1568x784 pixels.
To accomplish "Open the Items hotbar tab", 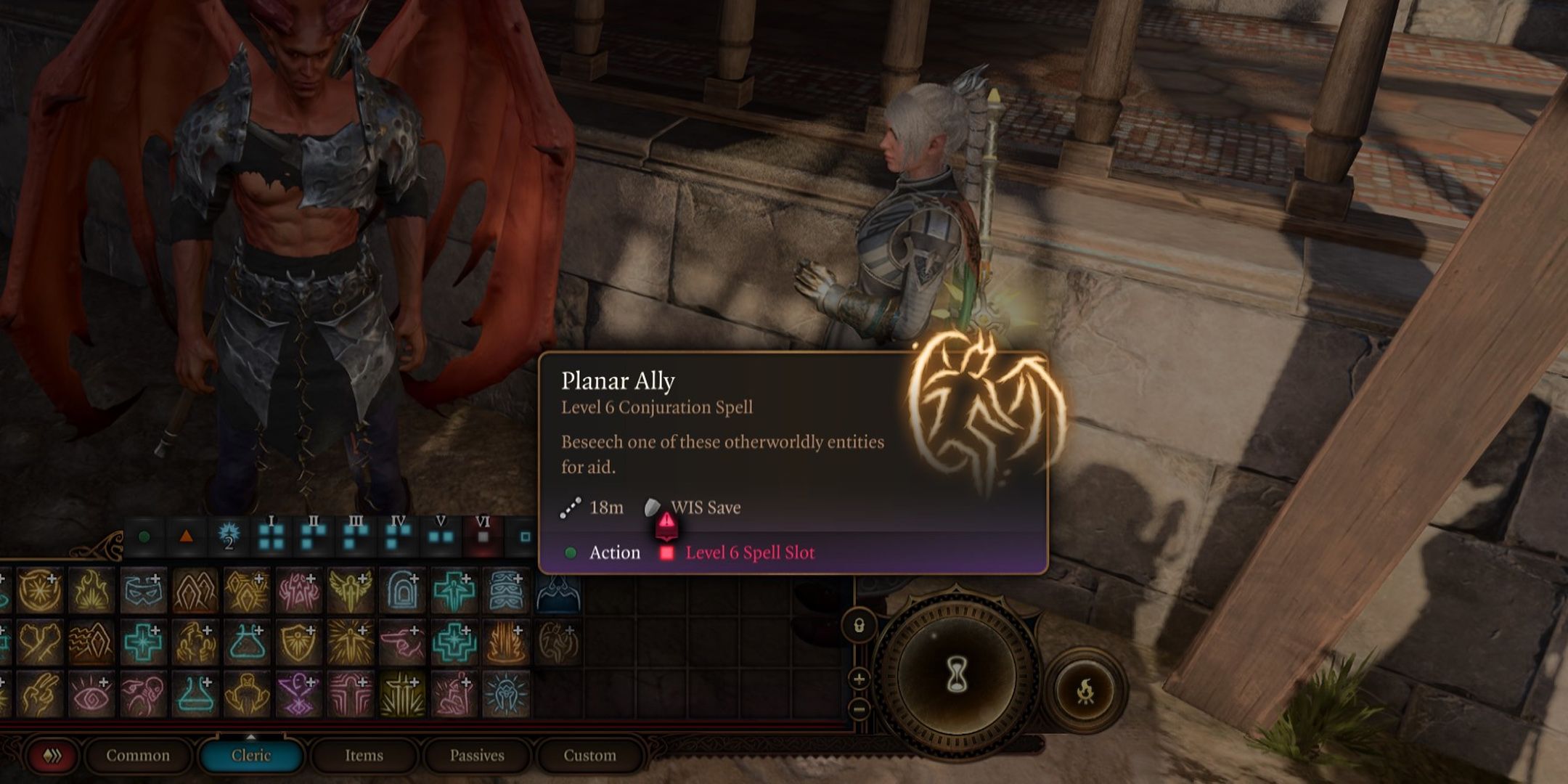I will tap(364, 756).
